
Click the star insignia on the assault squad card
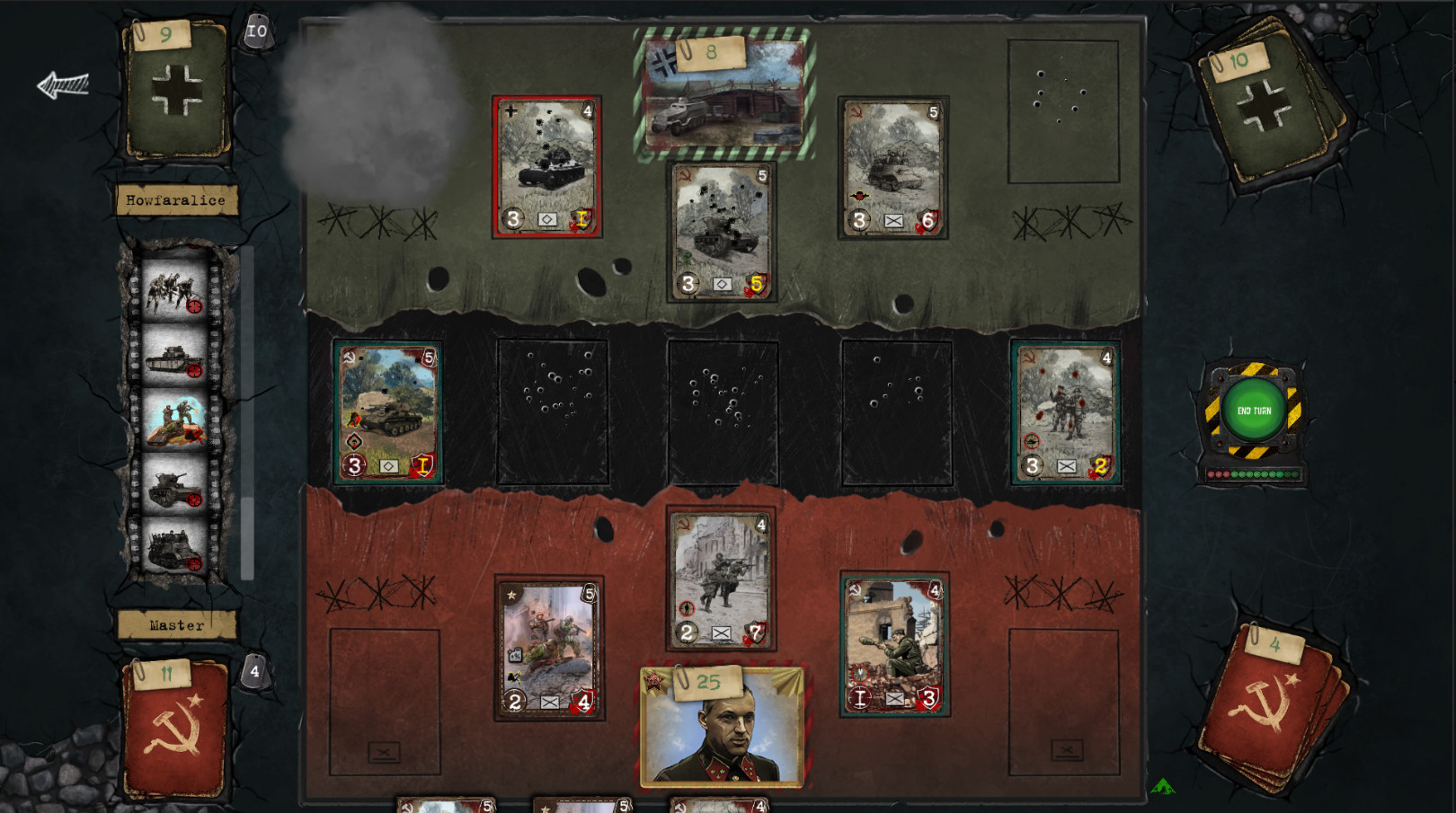(x=511, y=594)
